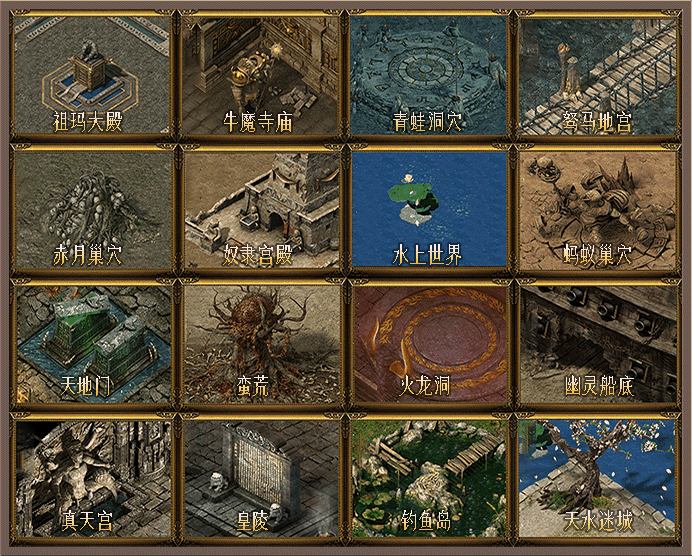Choose the 牛魔寺庙 map tile
The image size is (692, 556).
(259, 74)
